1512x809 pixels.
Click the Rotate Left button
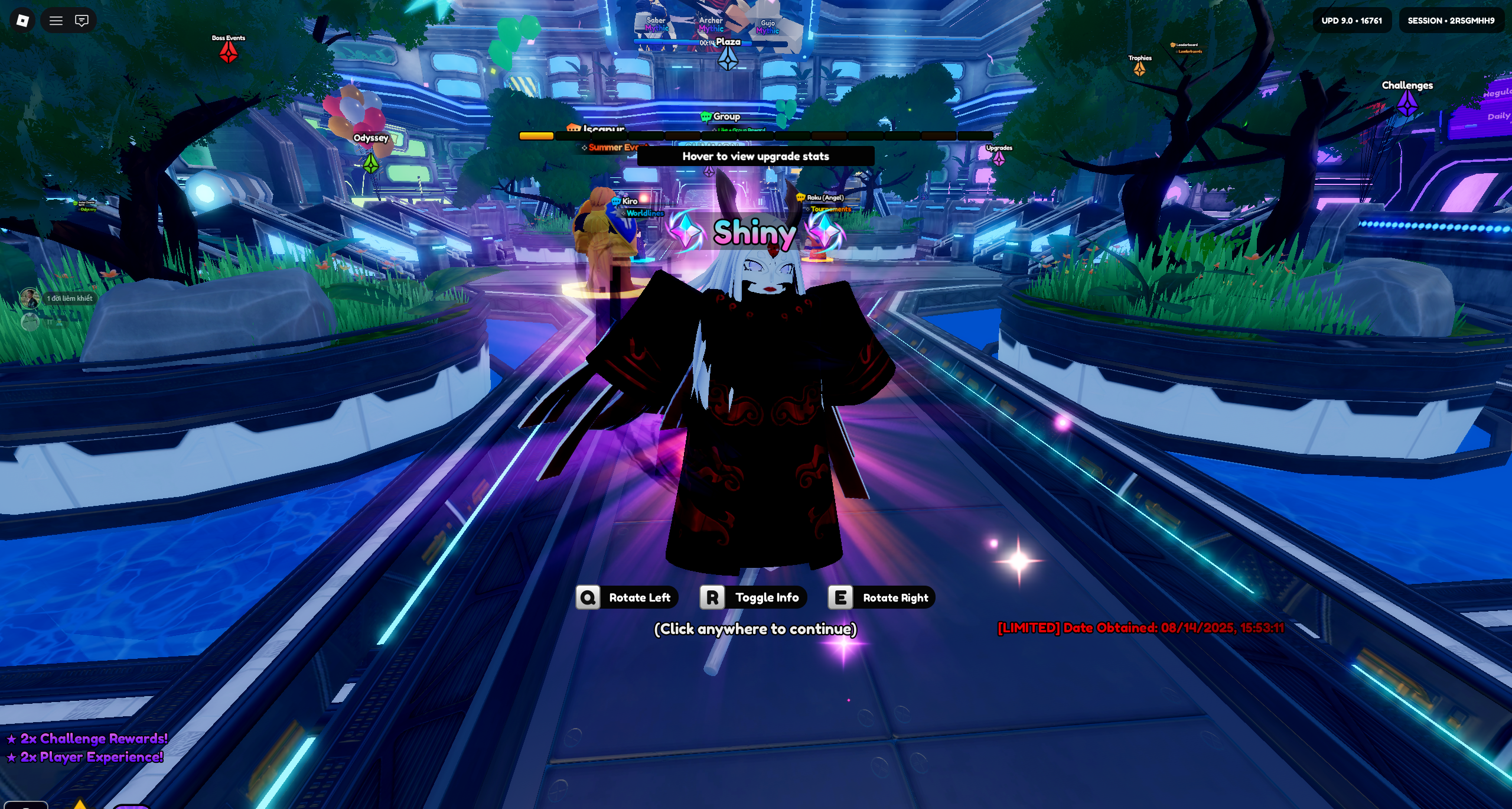[x=627, y=597]
